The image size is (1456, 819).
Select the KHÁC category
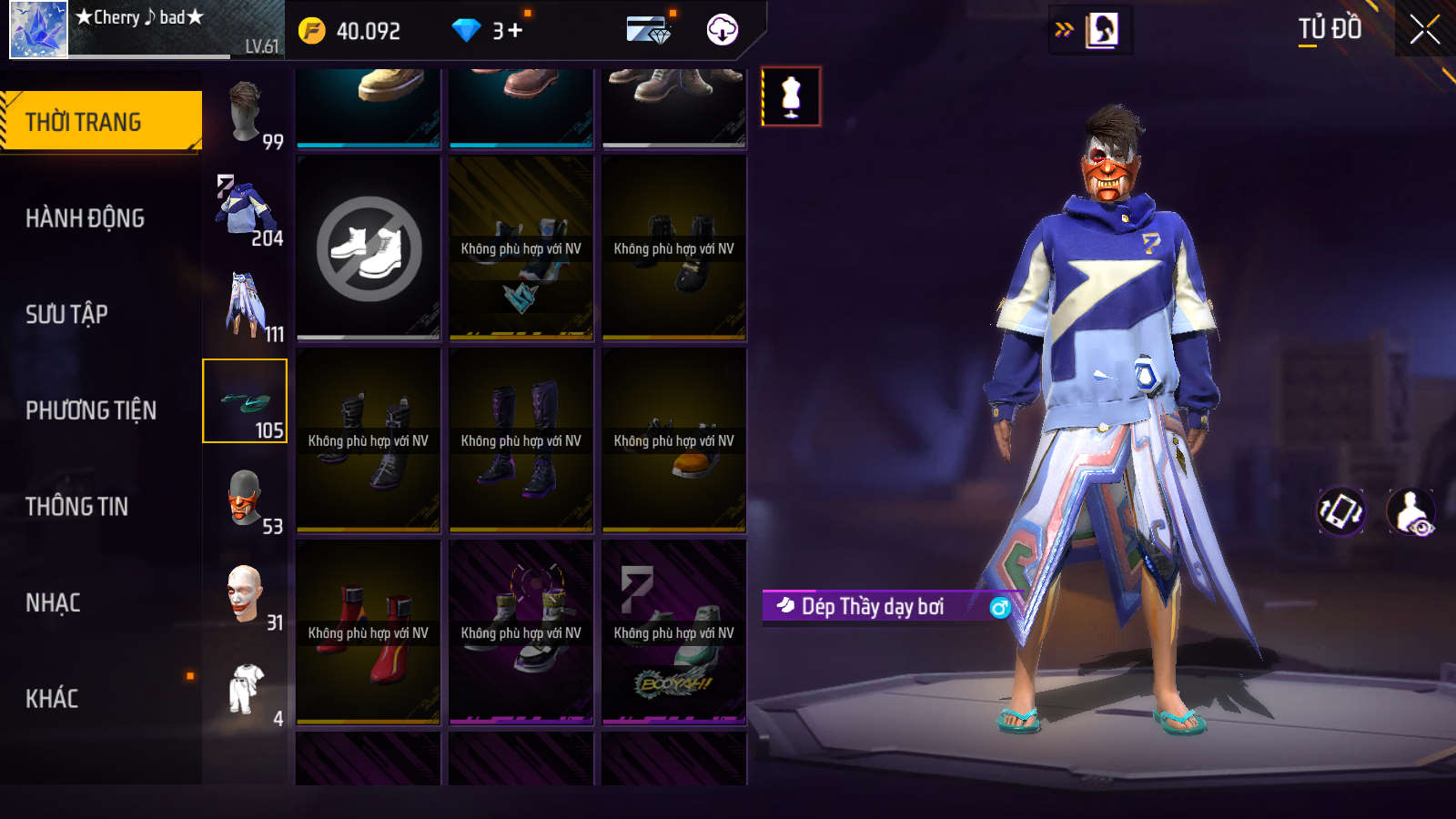click(x=52, y=699)
